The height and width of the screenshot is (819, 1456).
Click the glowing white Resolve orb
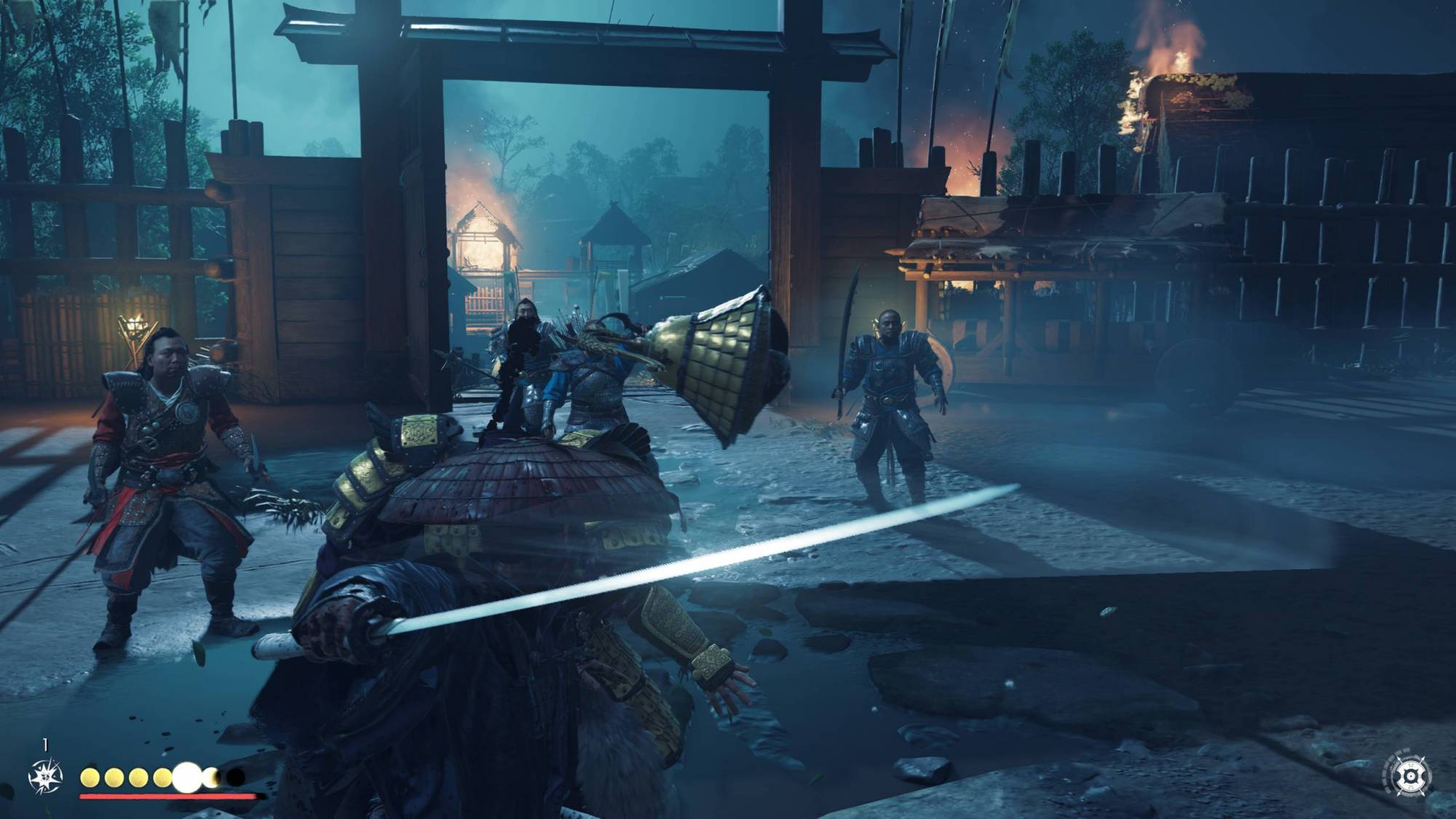pyautogui.click(x=187, y=778)
